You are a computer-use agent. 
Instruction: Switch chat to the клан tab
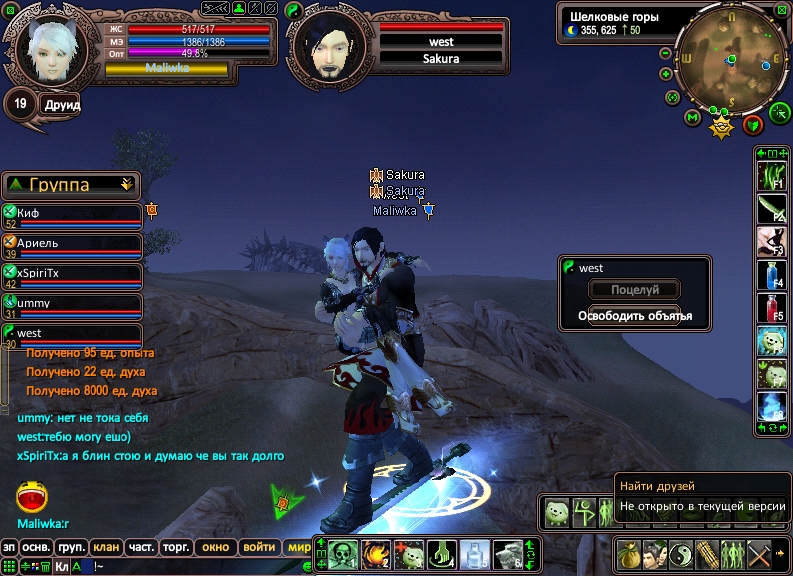104,547
